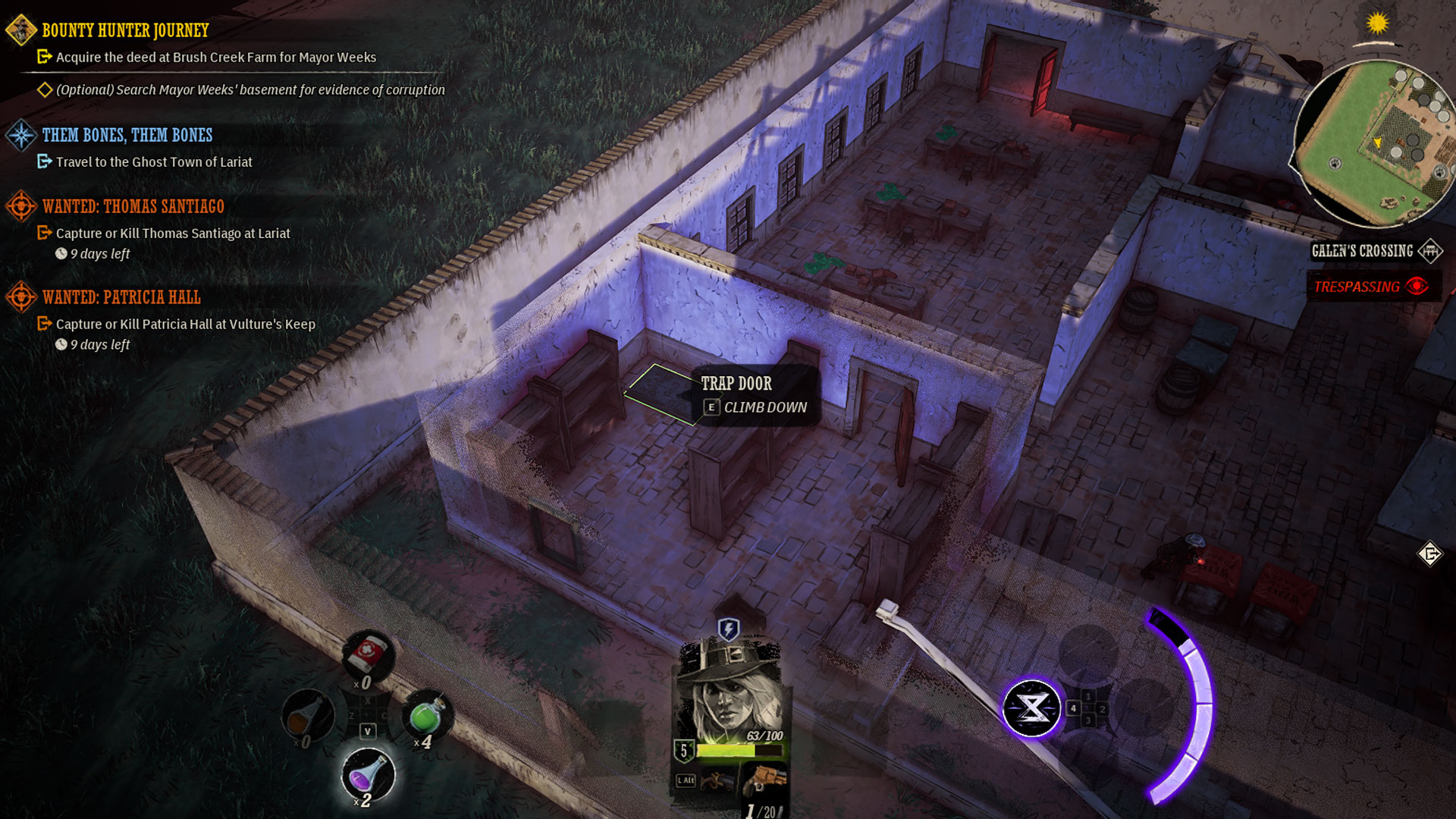
Task: Open the Them Bones, Them Bones quest
Action: pyautogui.click(x=127, y=135)
